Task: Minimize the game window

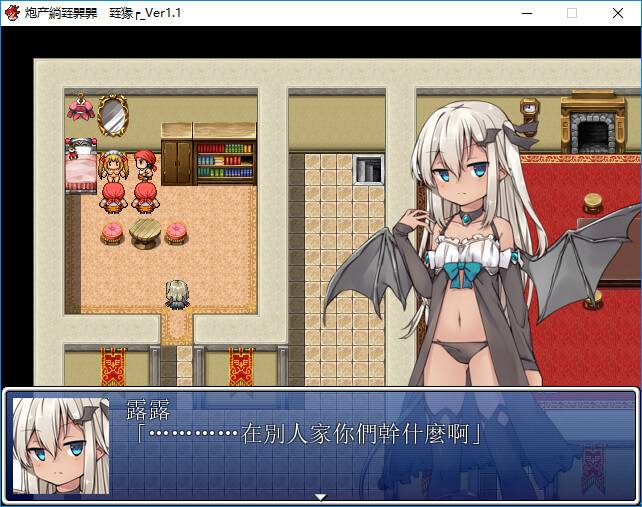Action: pyautogui.click(x=527, y=13)
